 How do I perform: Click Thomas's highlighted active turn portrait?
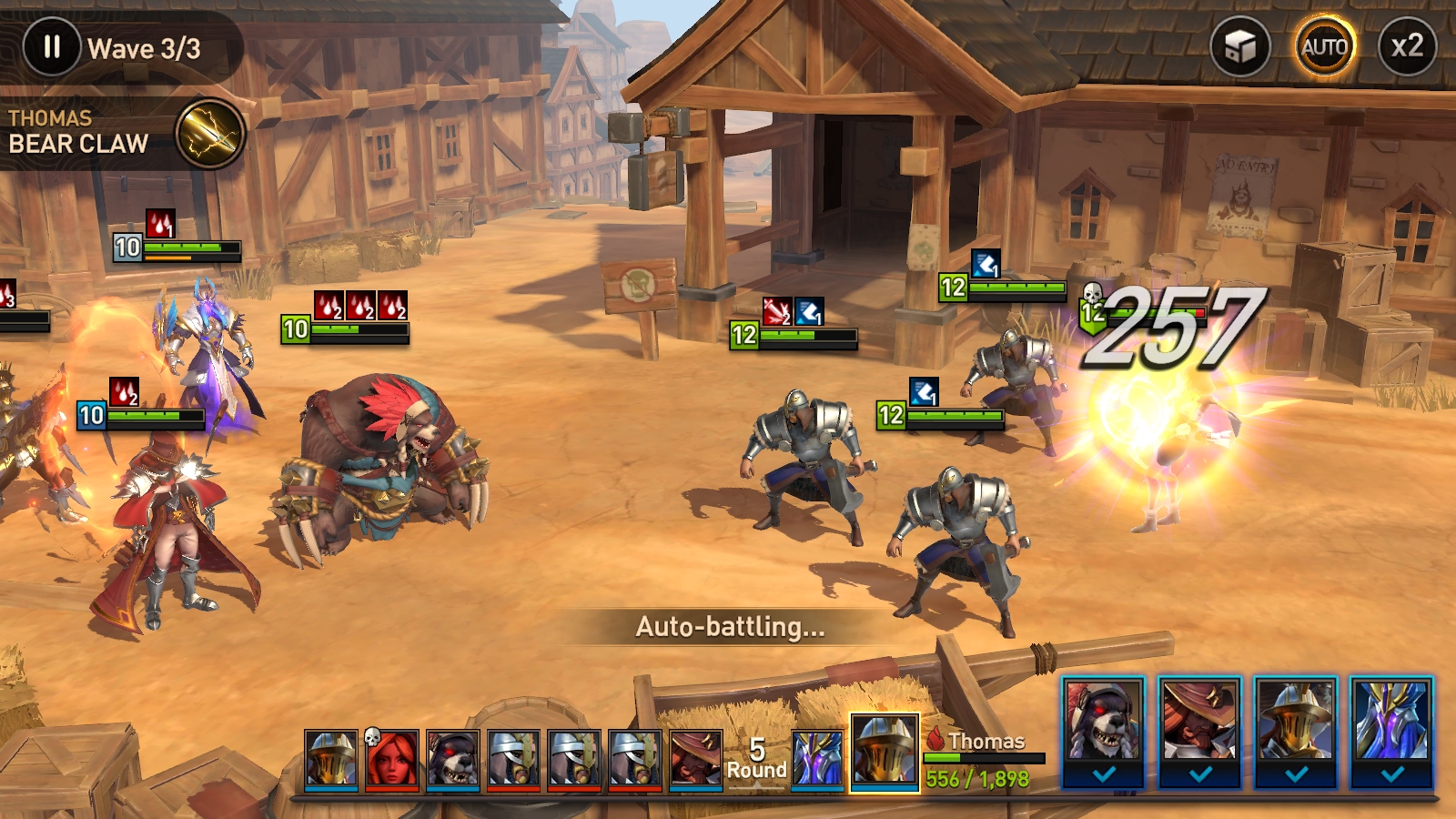(884, 752)
